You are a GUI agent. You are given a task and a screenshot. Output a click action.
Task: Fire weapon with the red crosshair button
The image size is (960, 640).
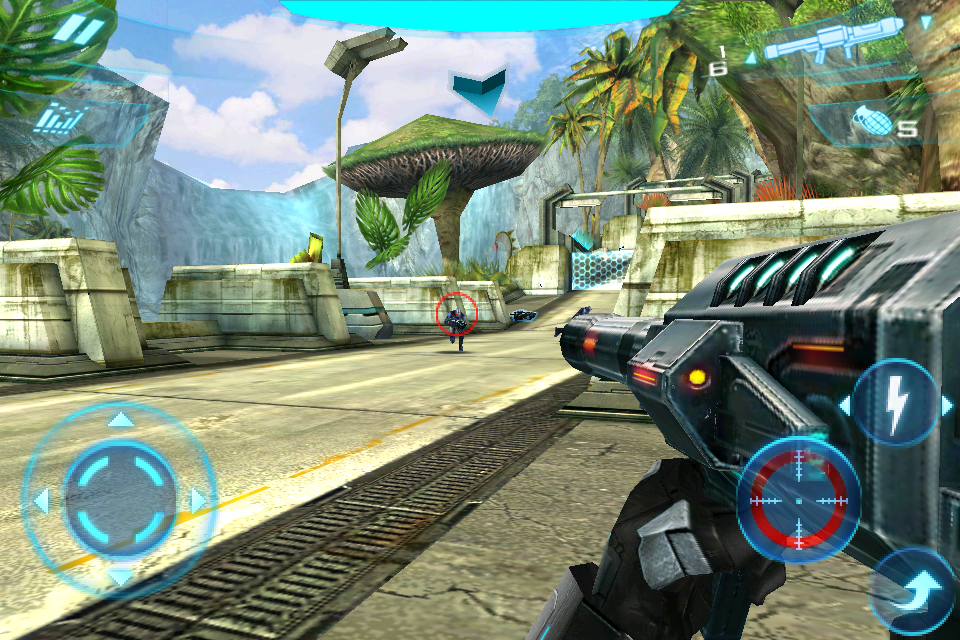(x=799, y=499)
